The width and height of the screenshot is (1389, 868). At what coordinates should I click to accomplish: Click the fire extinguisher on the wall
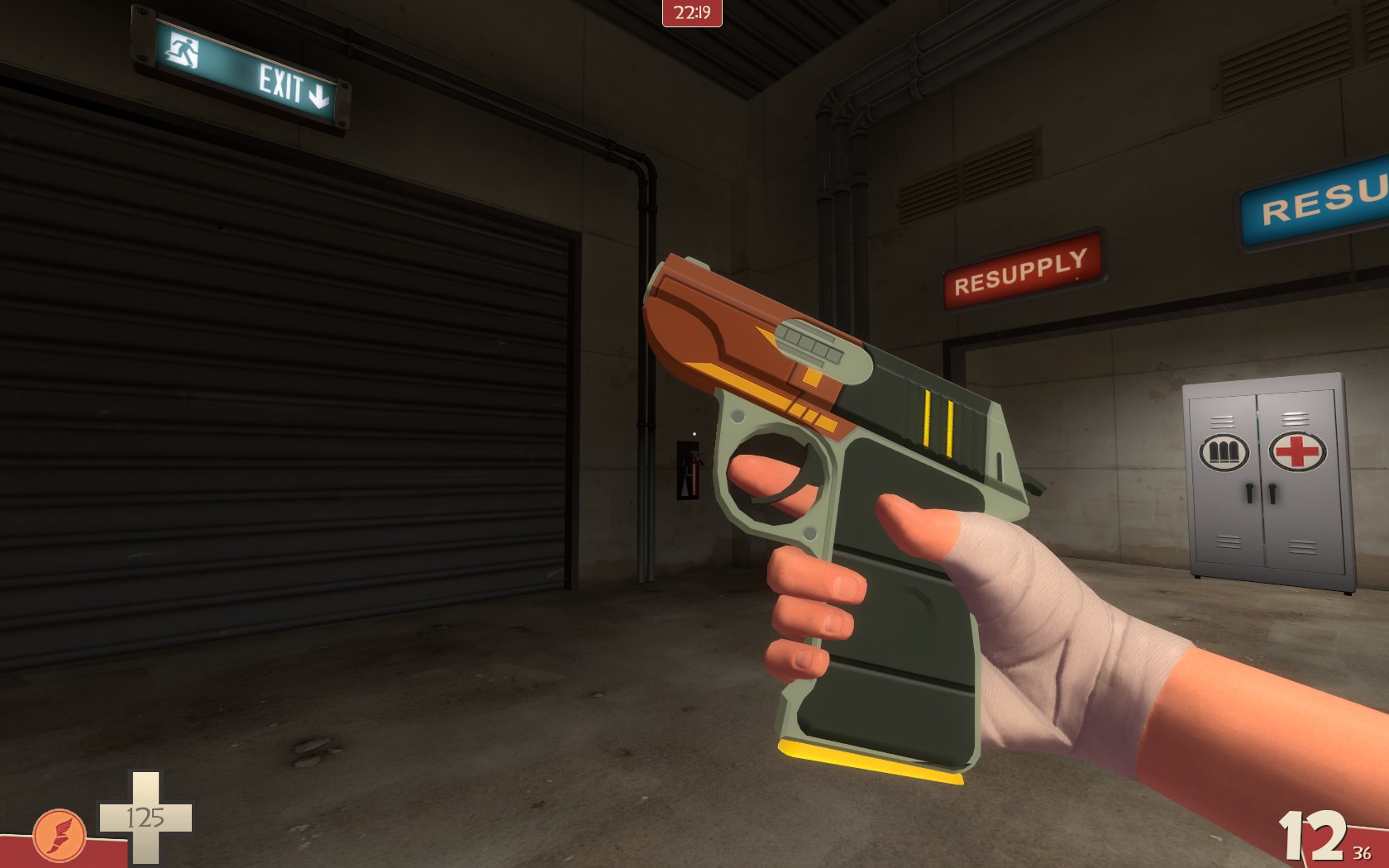[694, 472]
